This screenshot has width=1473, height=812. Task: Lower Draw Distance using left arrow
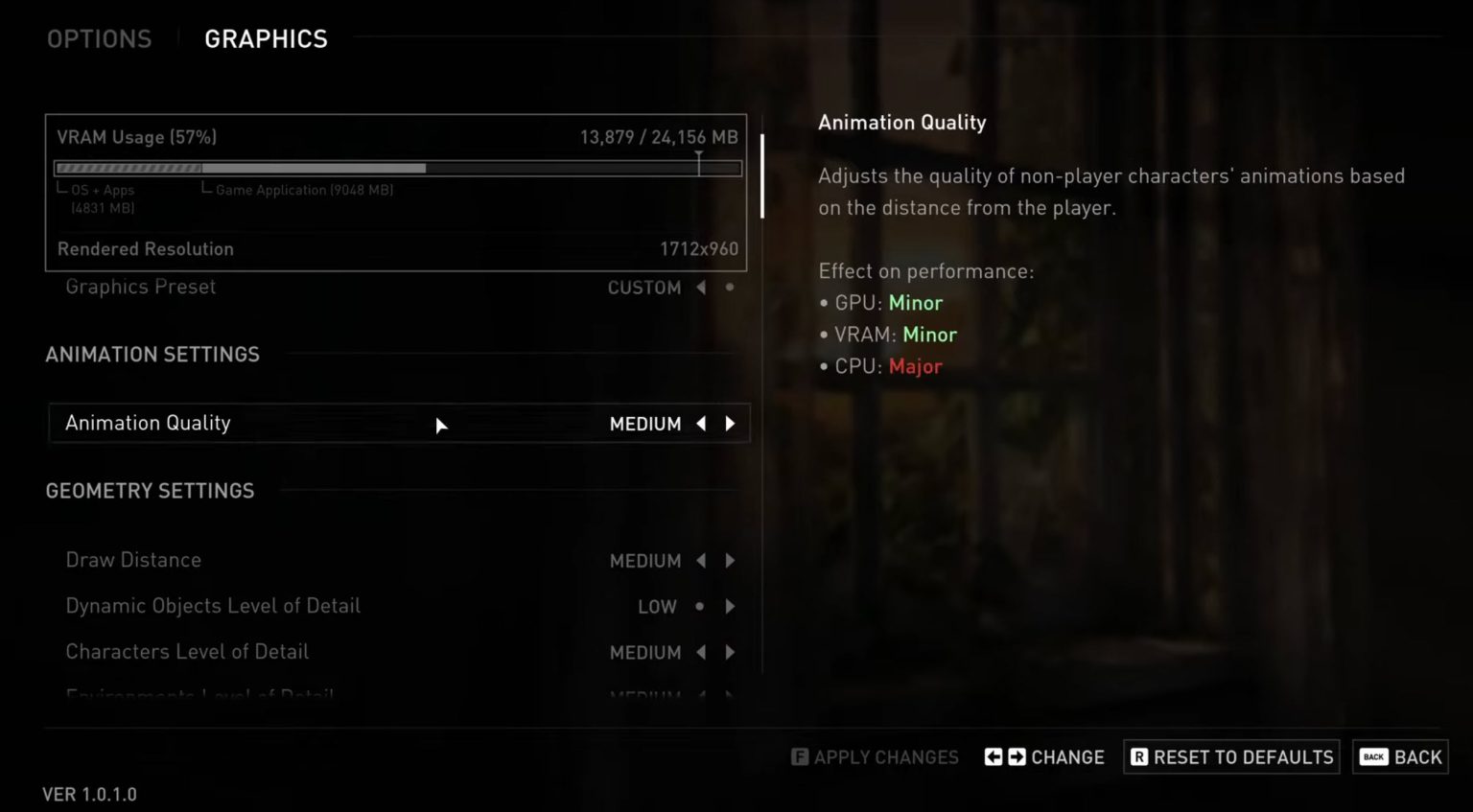coord(700,560)
